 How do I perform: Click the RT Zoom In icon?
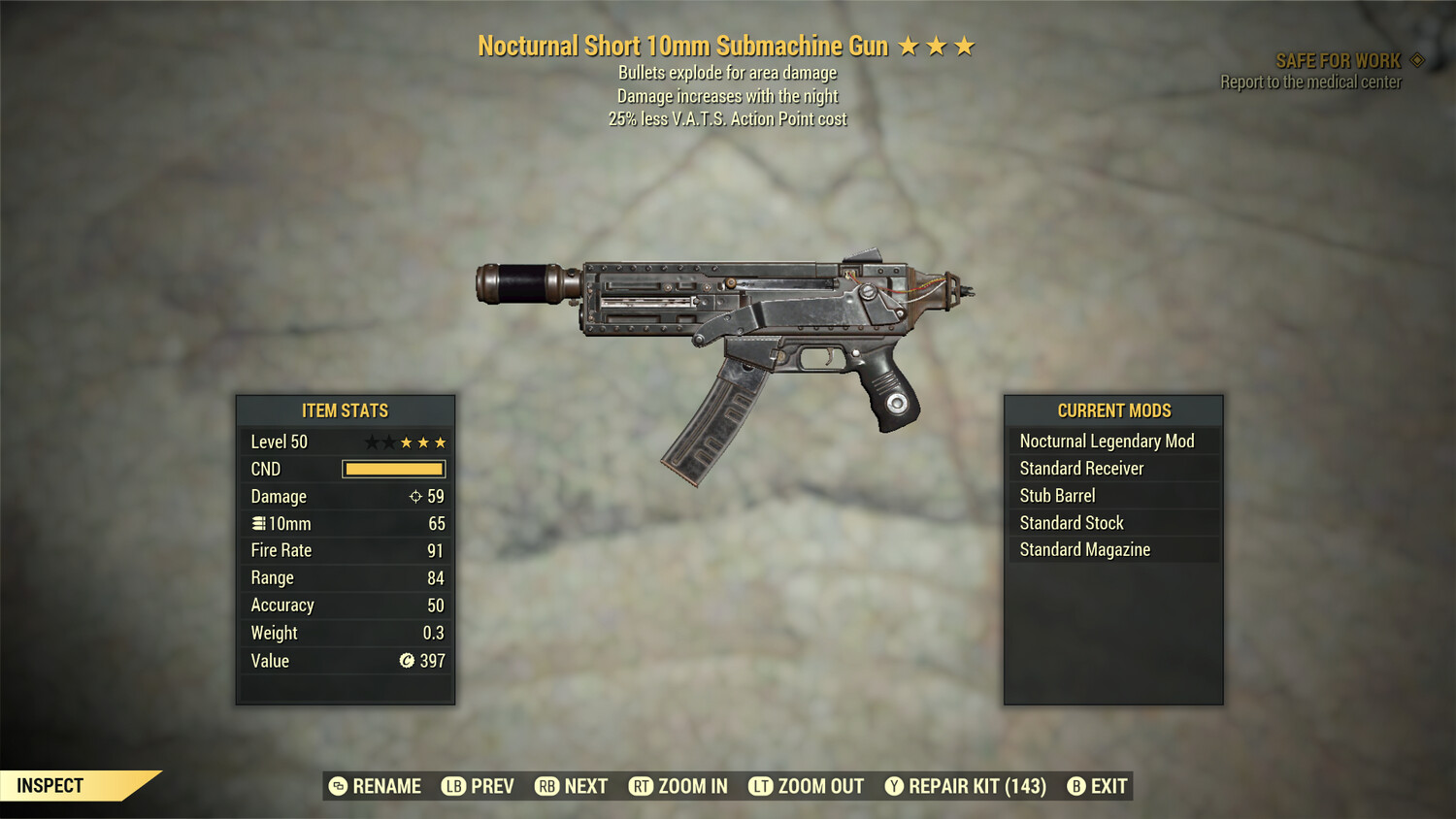click(643, 786)
